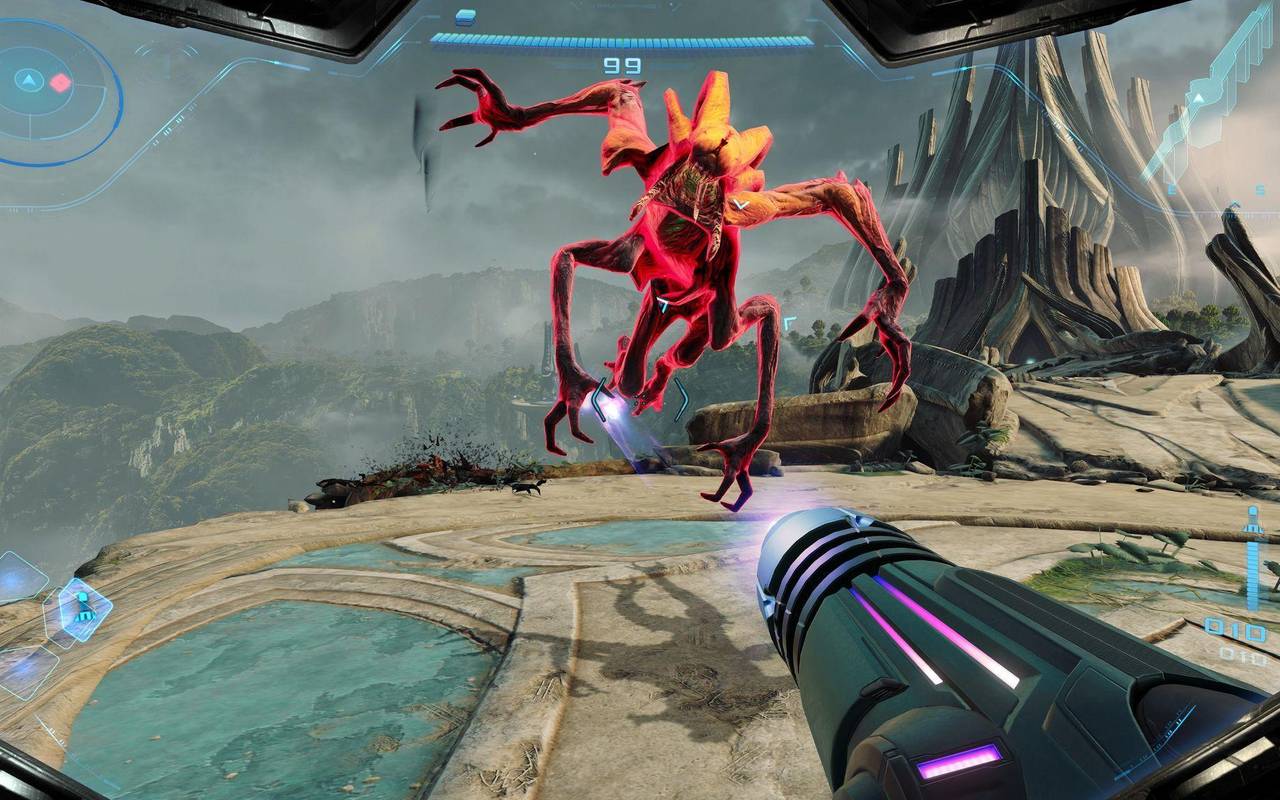Click the white objective chevron on the creature's head

(x=741, y=204)
